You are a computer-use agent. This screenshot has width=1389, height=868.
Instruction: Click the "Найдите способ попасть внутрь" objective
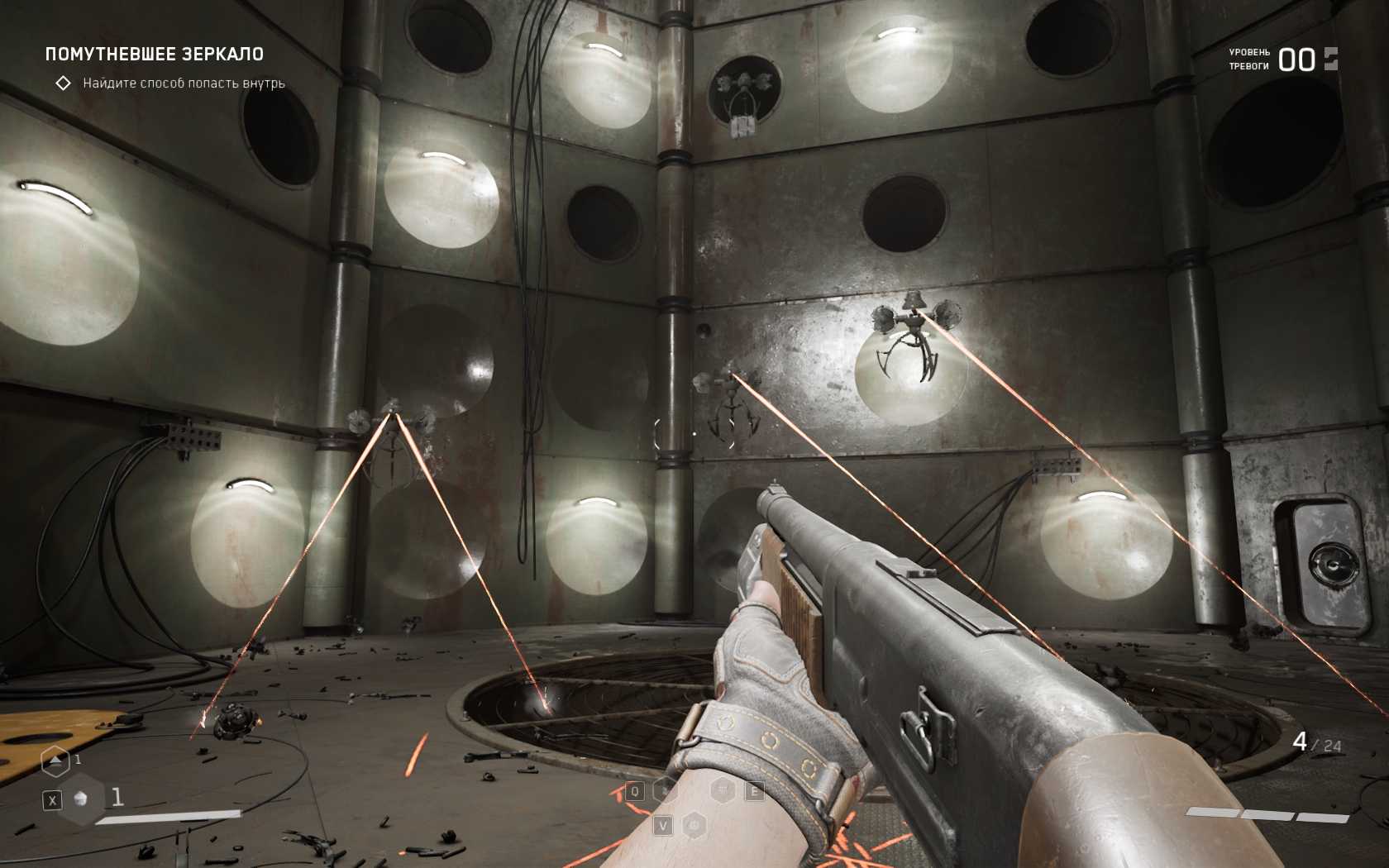[x=183, y=83]
